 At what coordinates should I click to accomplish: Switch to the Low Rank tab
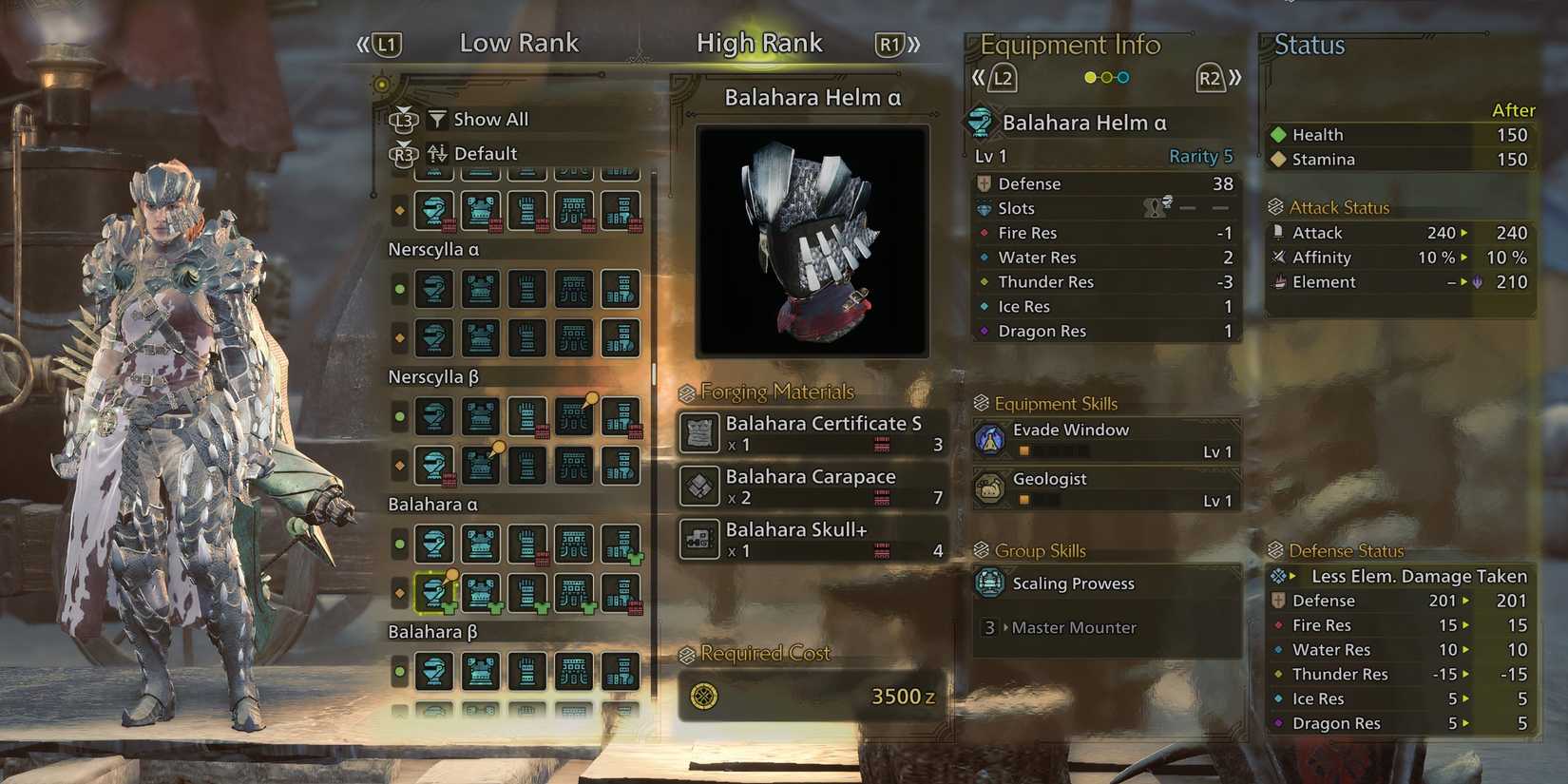click(x=519, y=43)
